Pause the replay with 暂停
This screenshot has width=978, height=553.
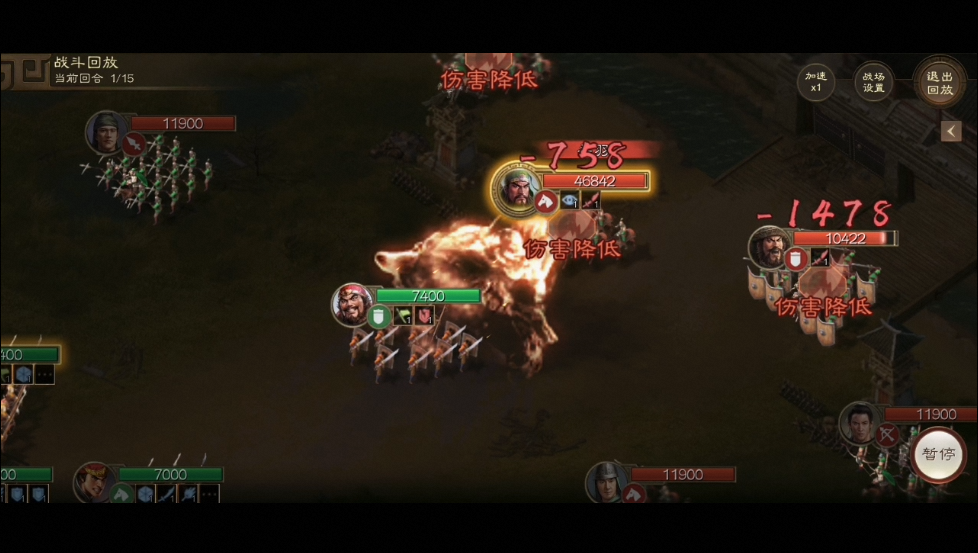tap(938, 454)
